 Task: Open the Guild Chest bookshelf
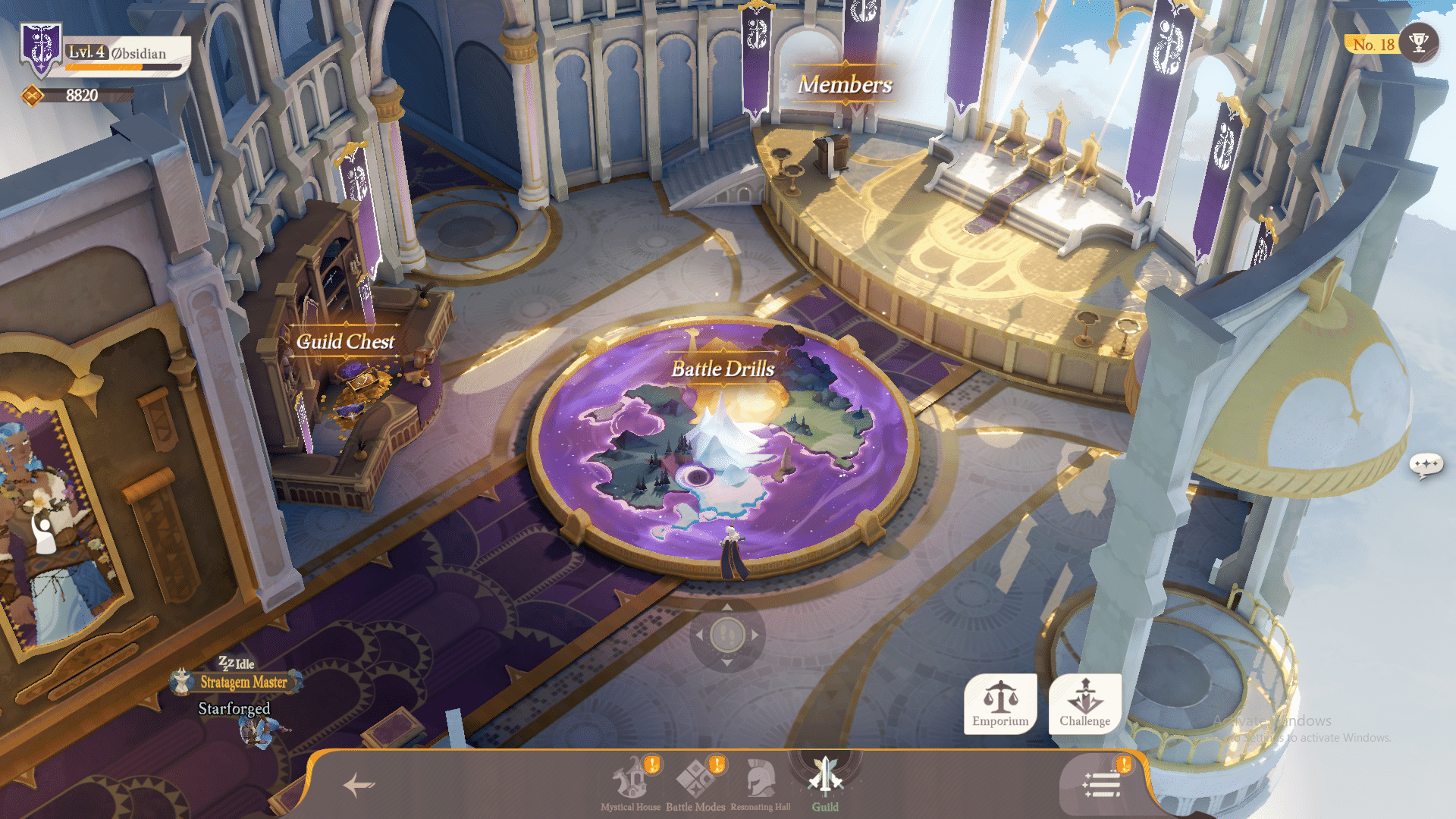tap(346, 342)
